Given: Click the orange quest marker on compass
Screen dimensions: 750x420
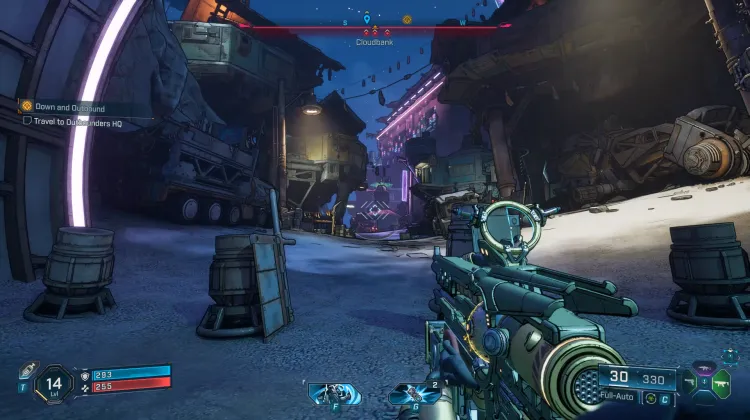Looking at the screenshot, I should pos(407,19).
